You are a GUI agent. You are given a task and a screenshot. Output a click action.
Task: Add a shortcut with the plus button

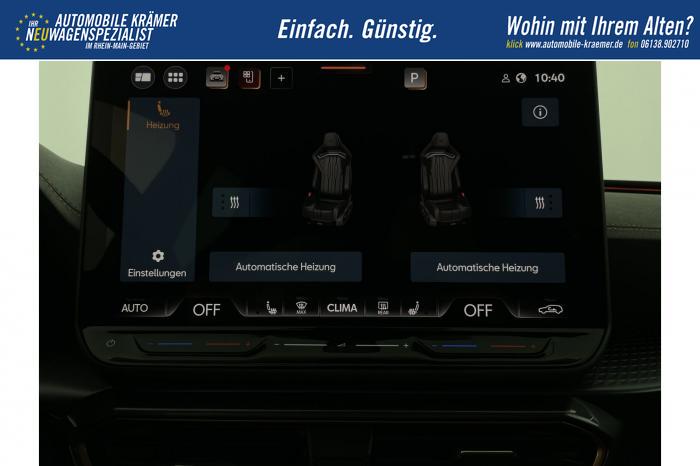(280, 77)
